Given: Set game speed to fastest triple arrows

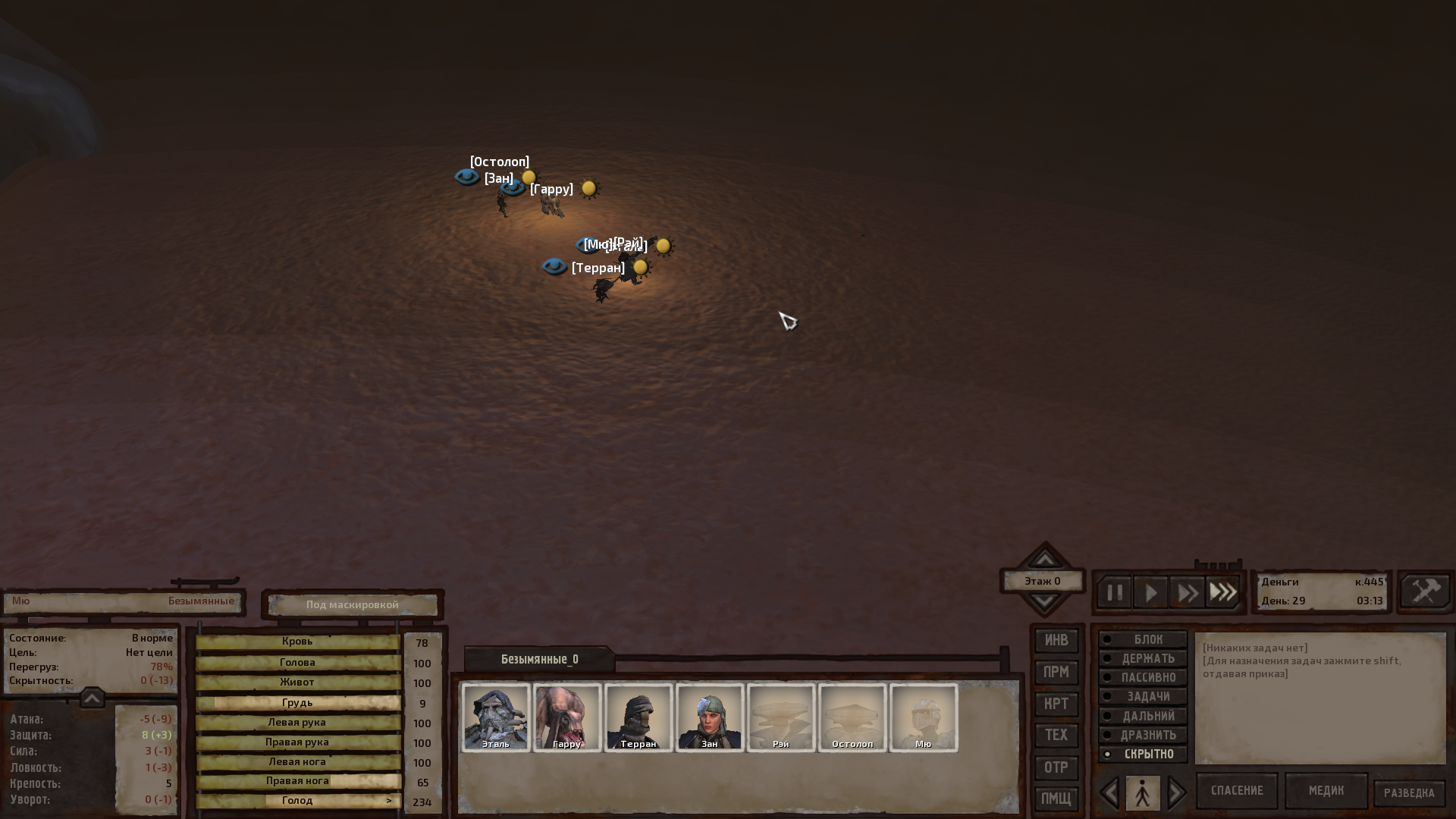Looking at the screenshot, I should (1223, 592).
